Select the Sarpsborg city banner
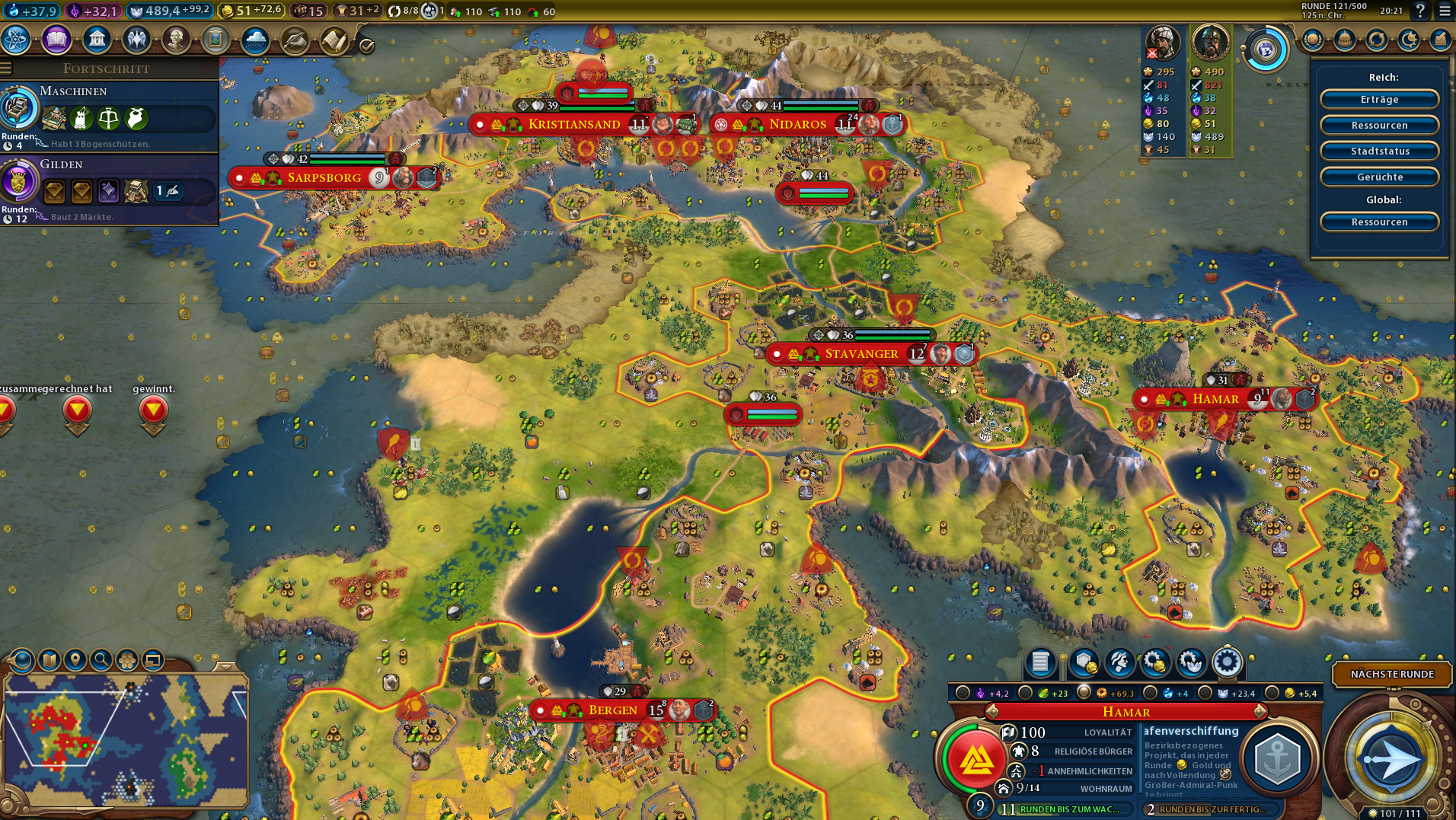 324,178
